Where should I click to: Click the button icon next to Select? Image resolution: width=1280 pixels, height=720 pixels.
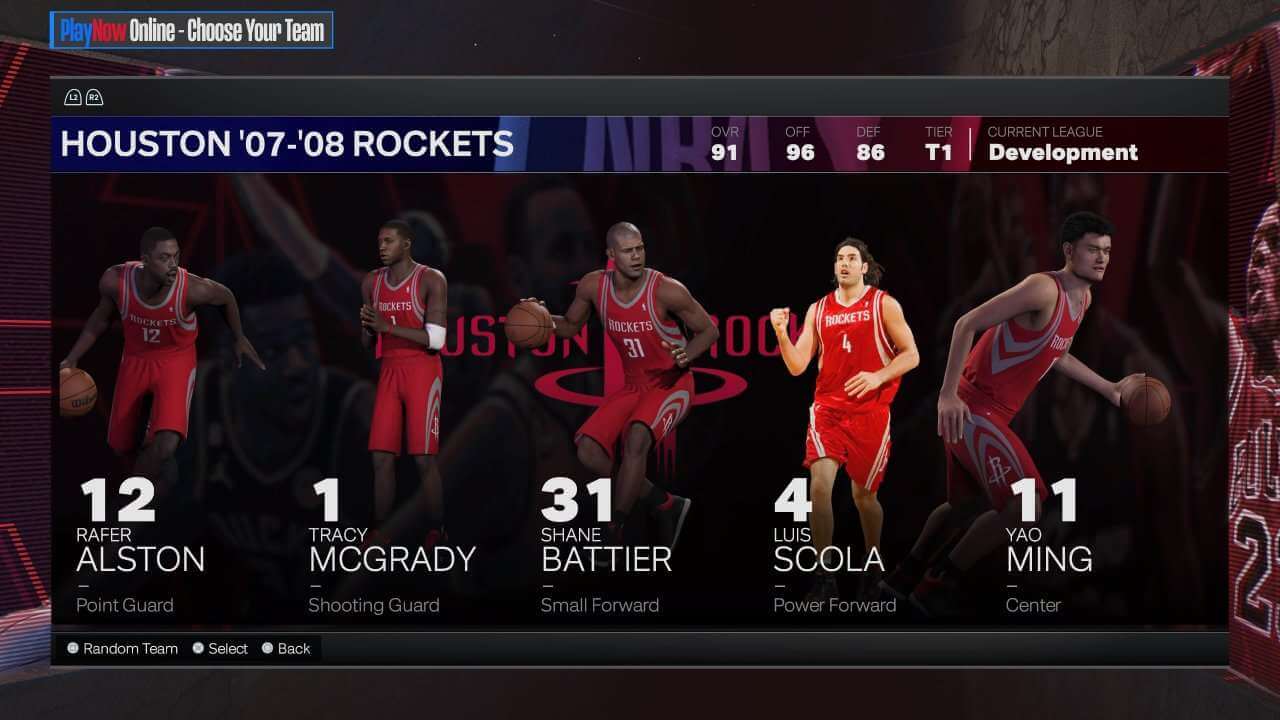click(x=198, y=648)
